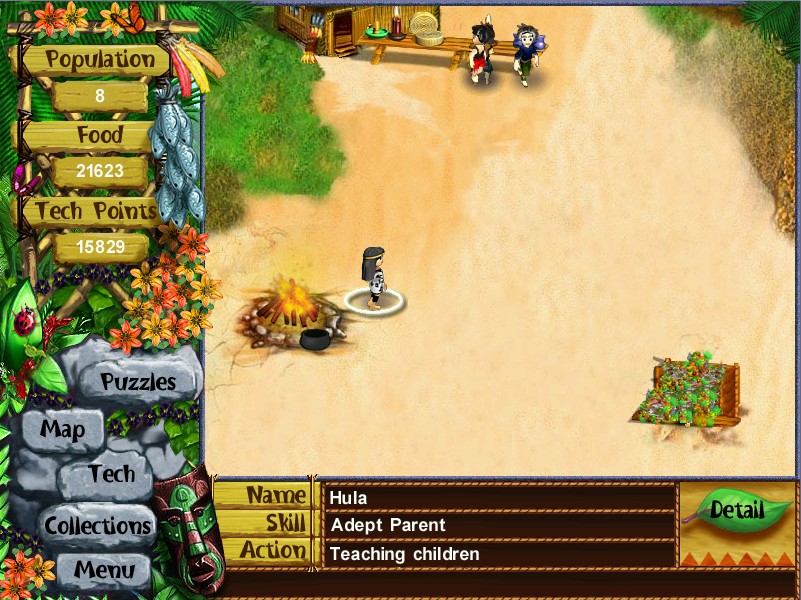Open the game Menu
801x600 pixels.
point(103,571)
